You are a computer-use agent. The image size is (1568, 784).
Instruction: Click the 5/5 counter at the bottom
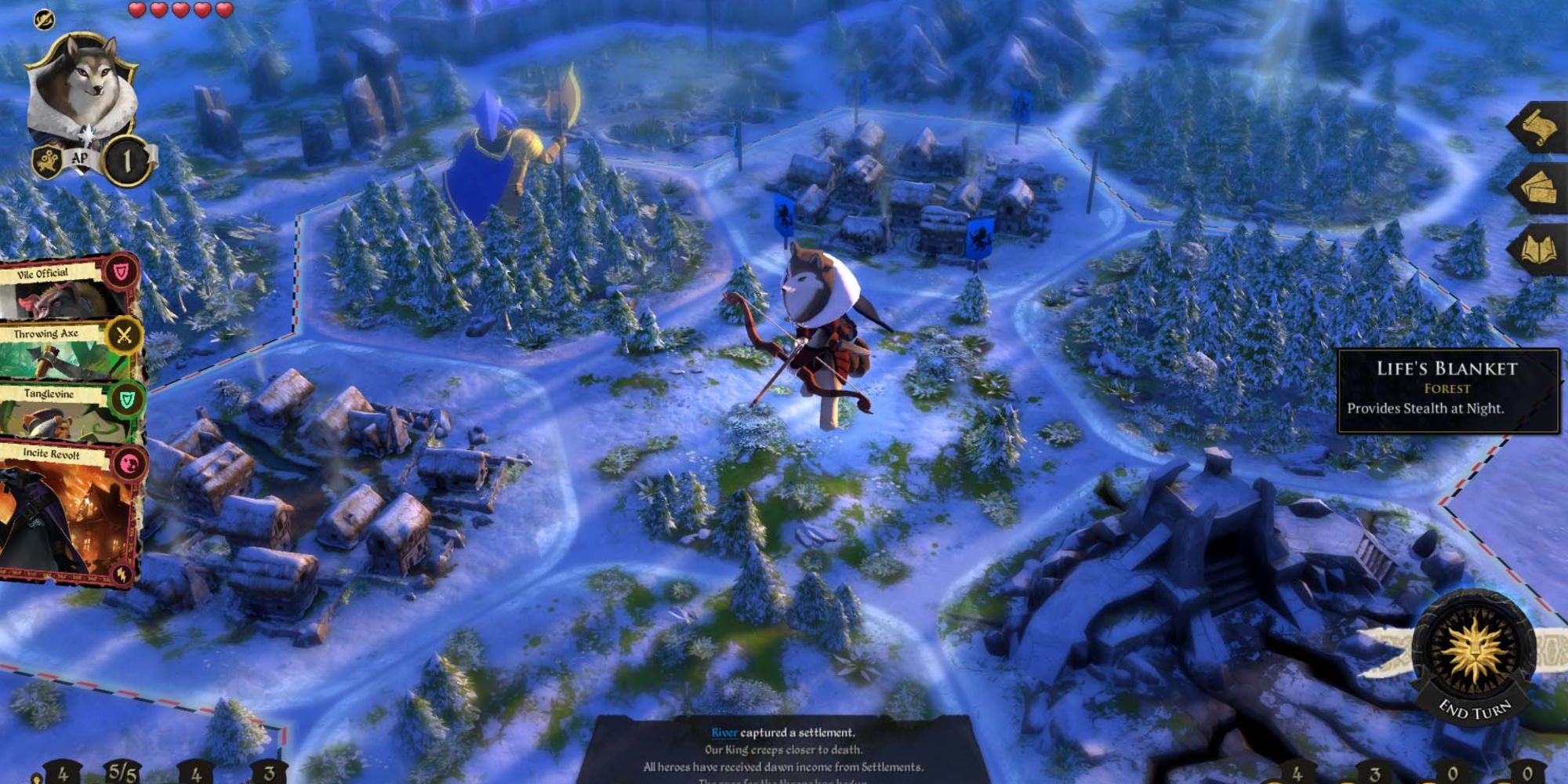click(x=124, y=772)
